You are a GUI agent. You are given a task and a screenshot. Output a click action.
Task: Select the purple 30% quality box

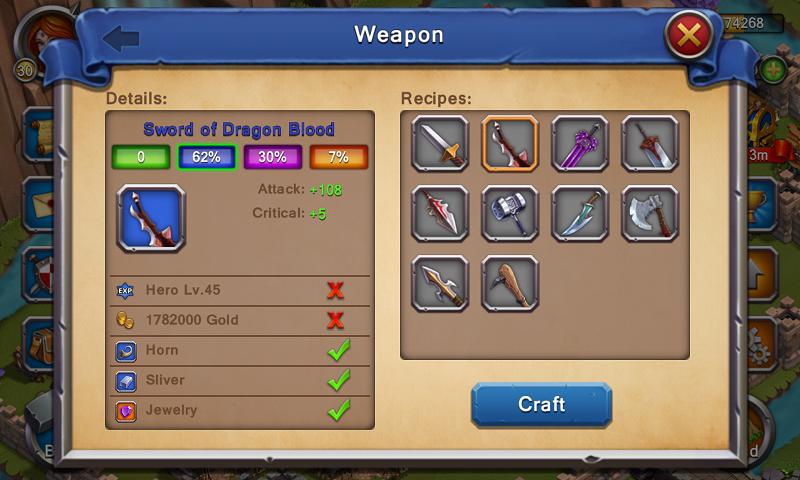273,157
